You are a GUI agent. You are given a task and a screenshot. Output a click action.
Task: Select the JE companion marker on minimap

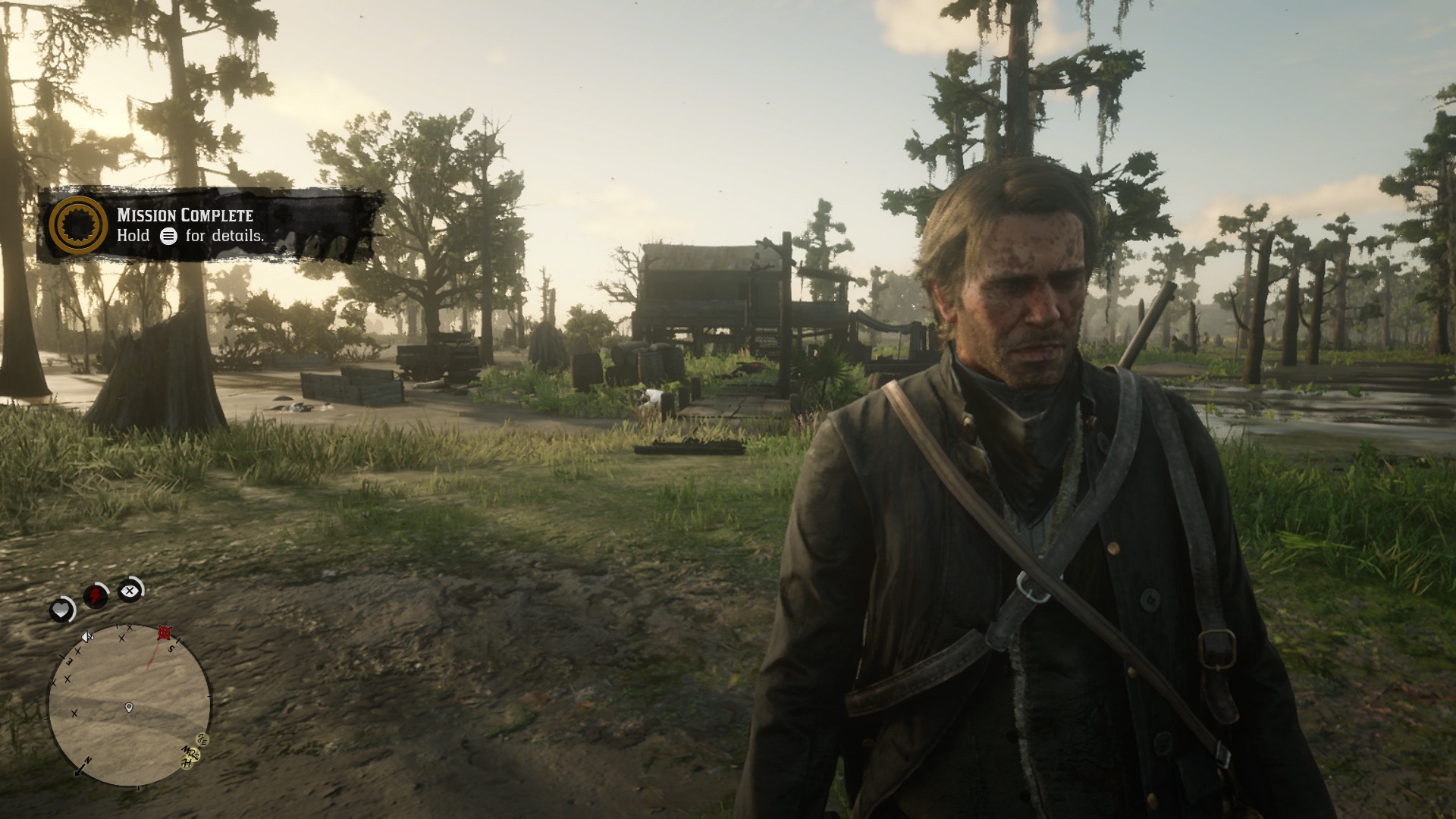tap(202, 739)
